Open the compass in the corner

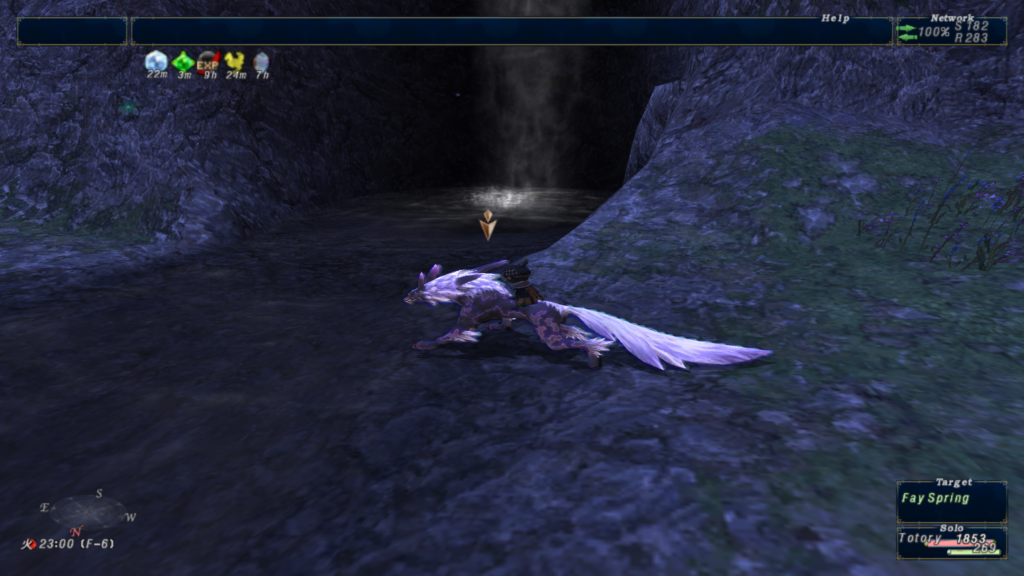click(89, 511)
